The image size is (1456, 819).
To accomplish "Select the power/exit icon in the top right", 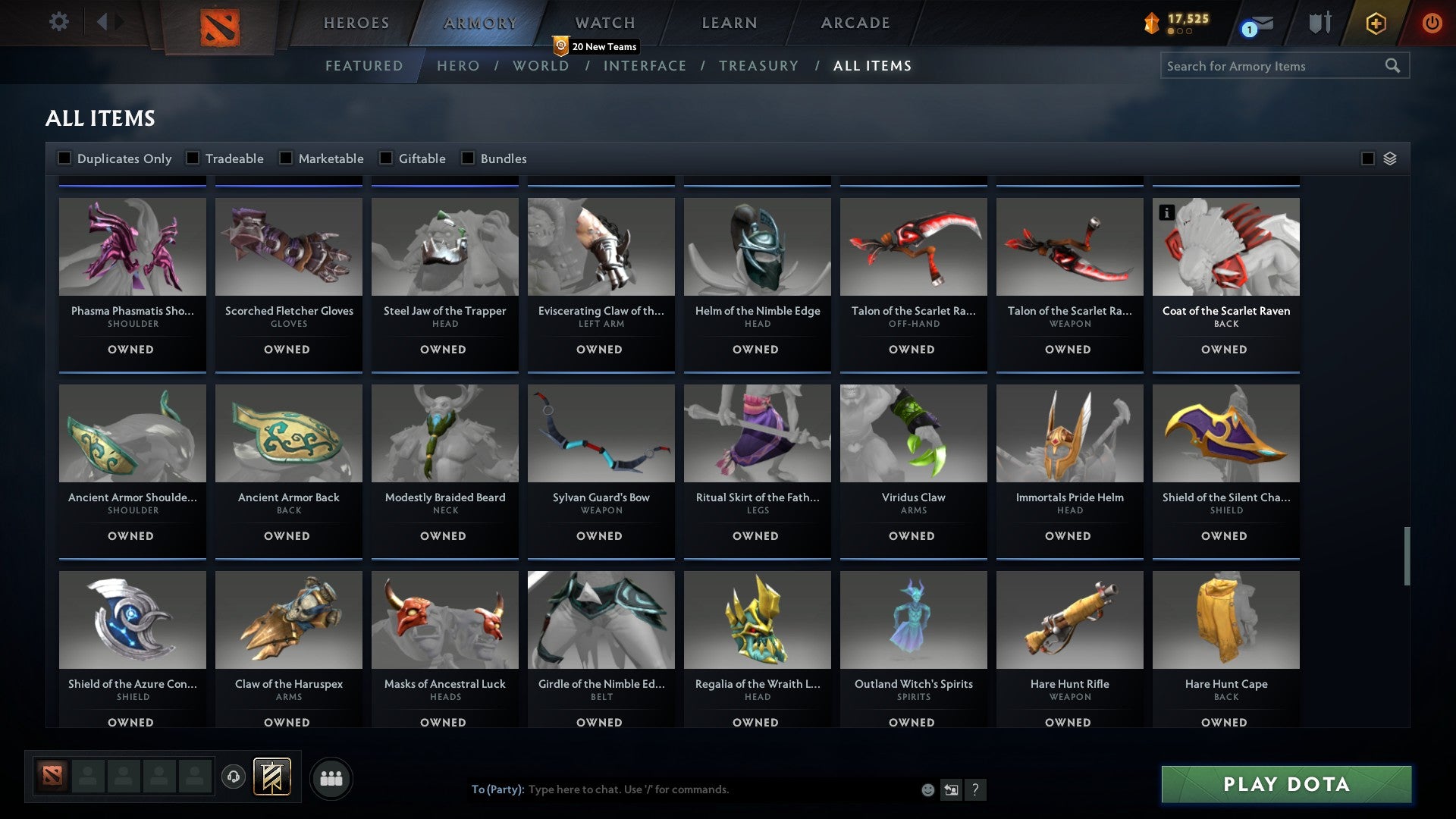I will coord(1432,23).
